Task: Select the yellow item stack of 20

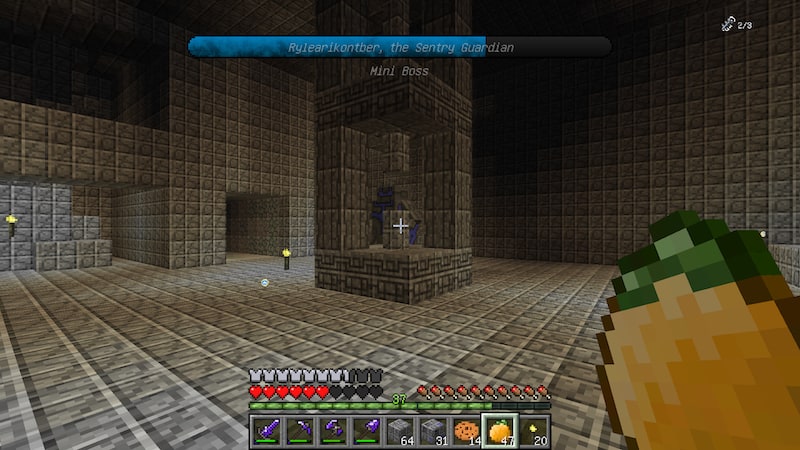Action: [532, 431]
